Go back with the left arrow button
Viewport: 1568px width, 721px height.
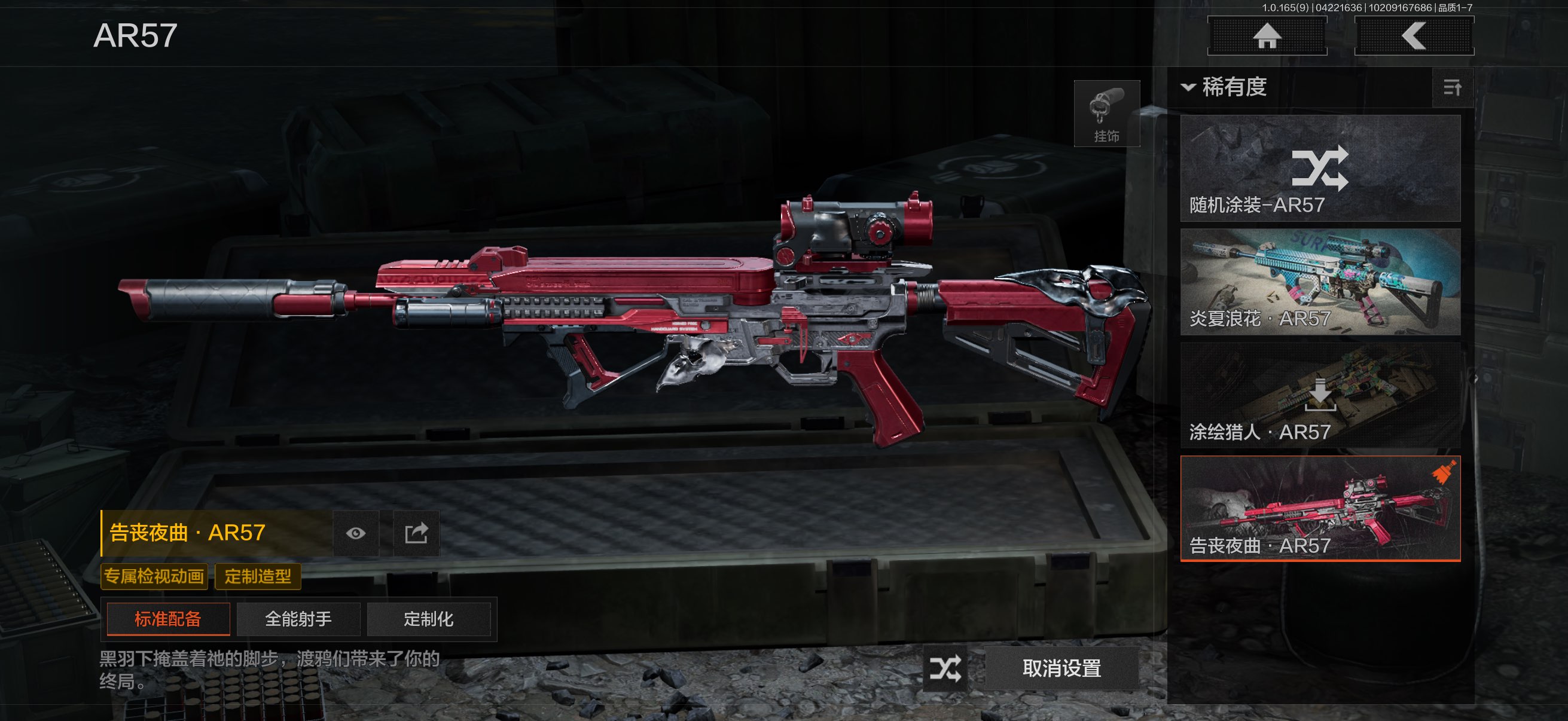click(1413, 36)
